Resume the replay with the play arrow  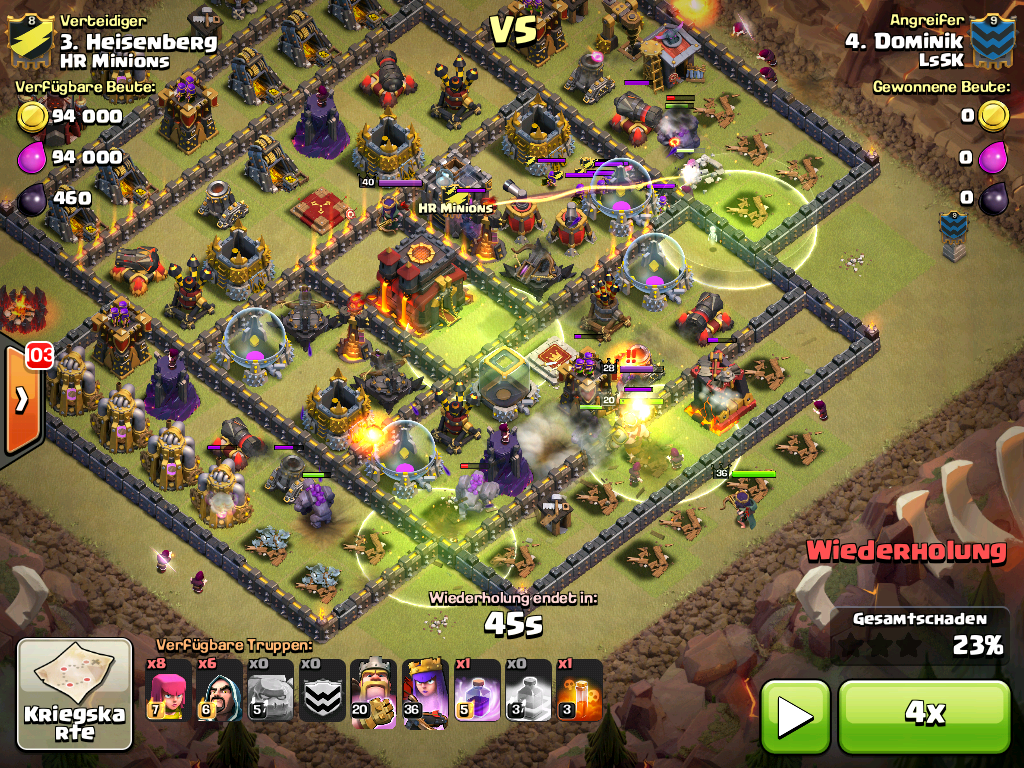795,715
